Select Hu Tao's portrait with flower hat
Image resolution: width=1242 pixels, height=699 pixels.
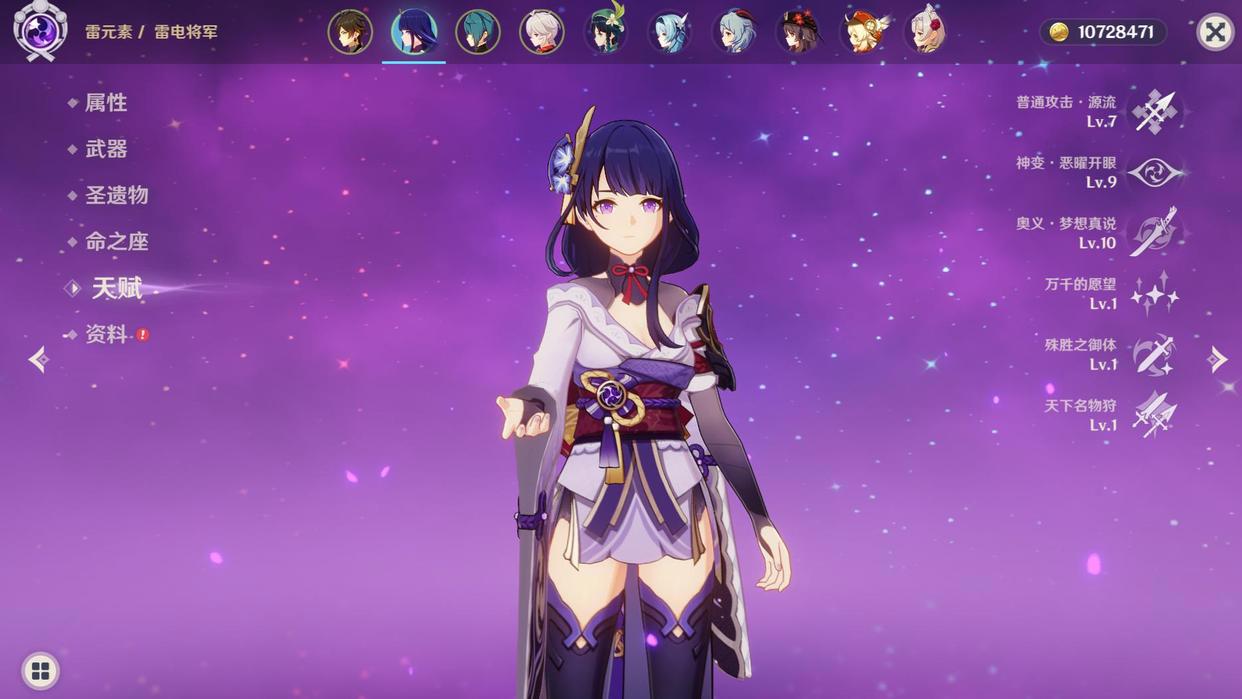(798, 32)
